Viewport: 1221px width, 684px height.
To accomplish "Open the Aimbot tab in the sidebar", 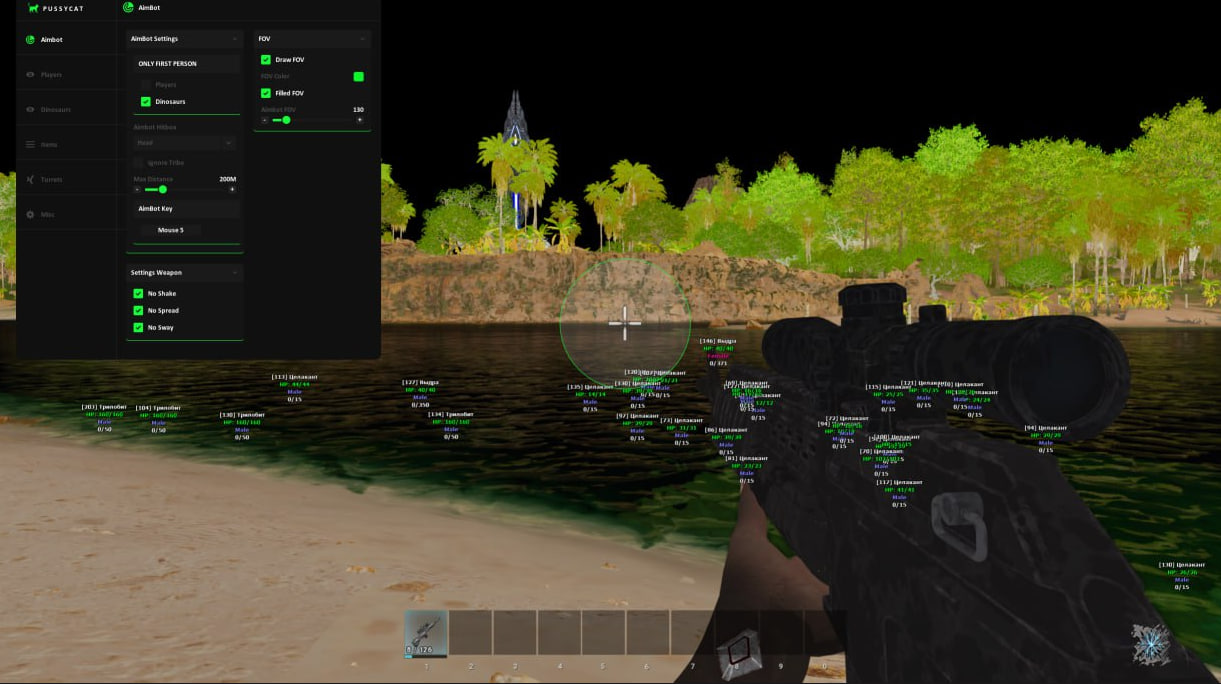I will 51,40.
